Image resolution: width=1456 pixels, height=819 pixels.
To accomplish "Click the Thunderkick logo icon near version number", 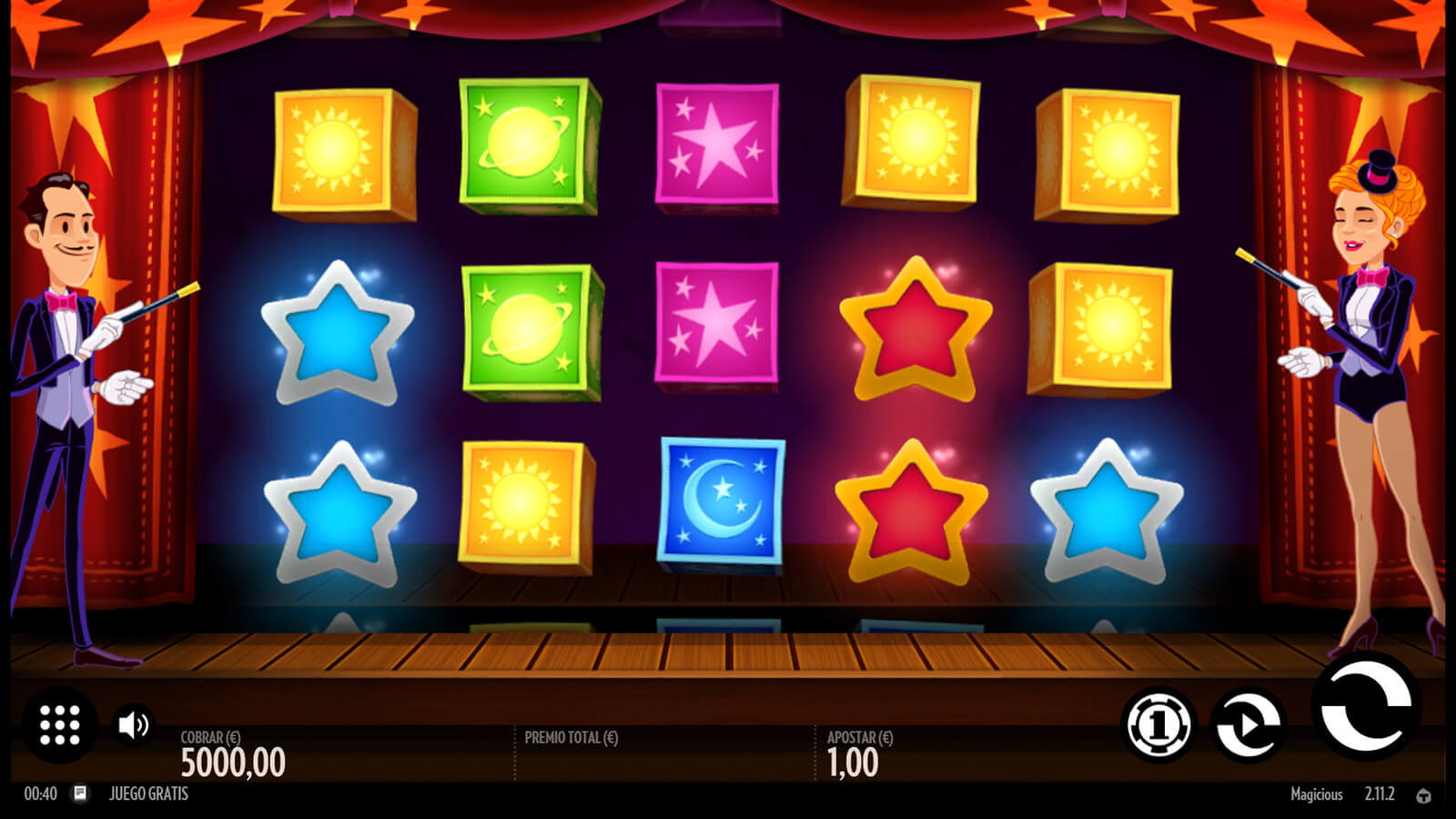I will coord(1423,795).
